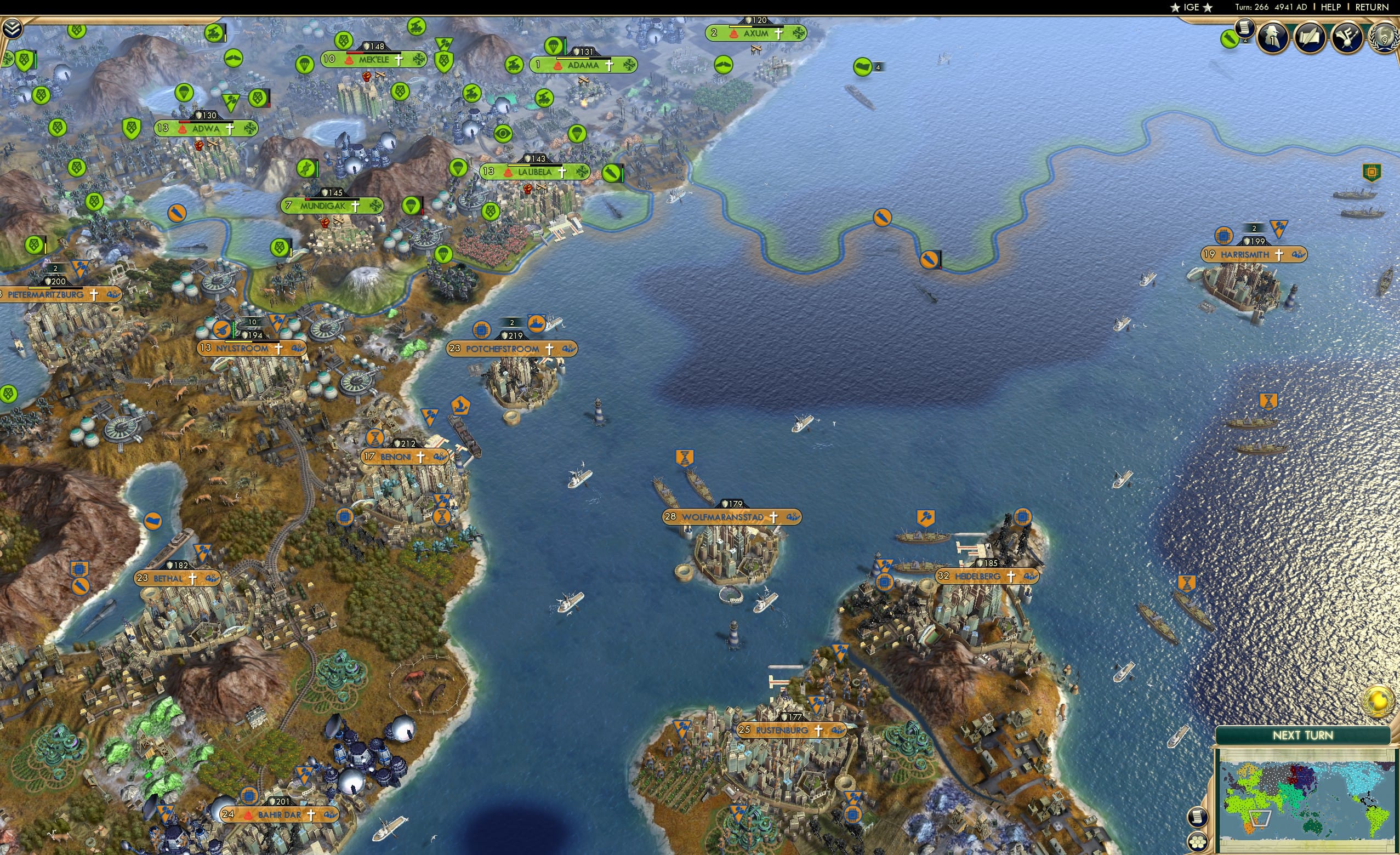Select the movement bubble showing 4 near Axum

(863, 67)
